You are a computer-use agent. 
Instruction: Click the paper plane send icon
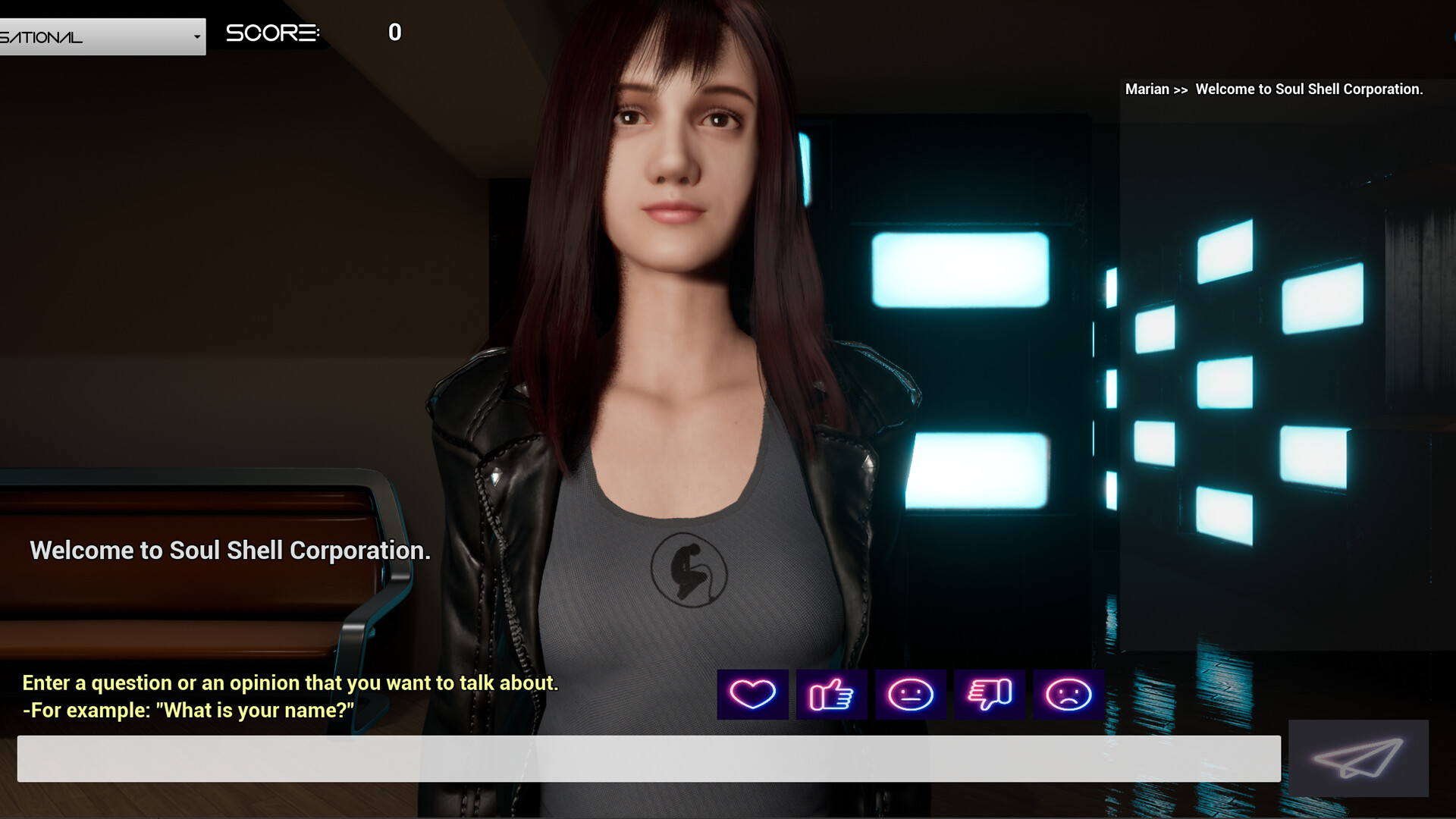(x=1358, y=758)
